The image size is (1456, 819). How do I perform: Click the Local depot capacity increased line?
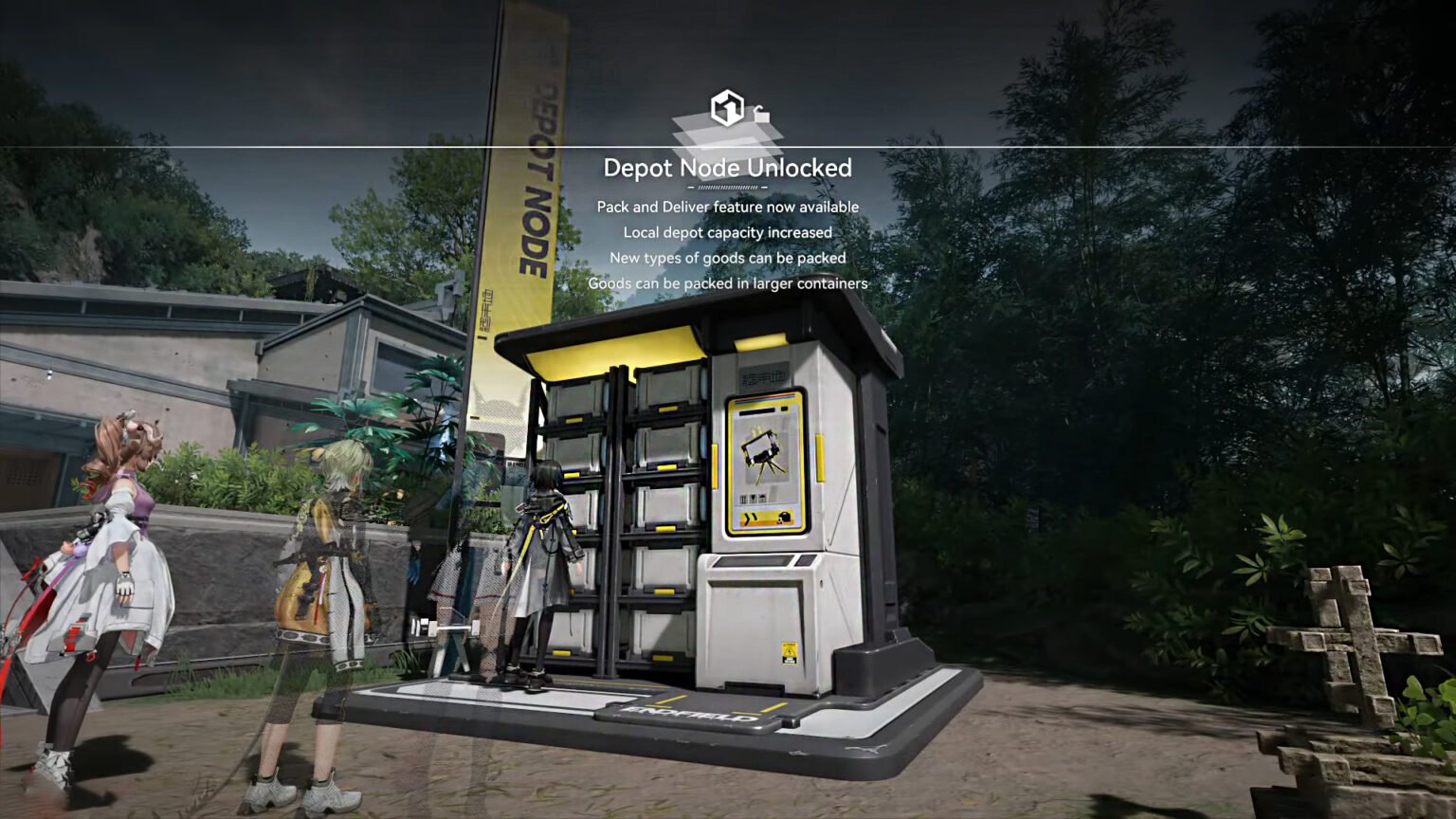[726, 231]
